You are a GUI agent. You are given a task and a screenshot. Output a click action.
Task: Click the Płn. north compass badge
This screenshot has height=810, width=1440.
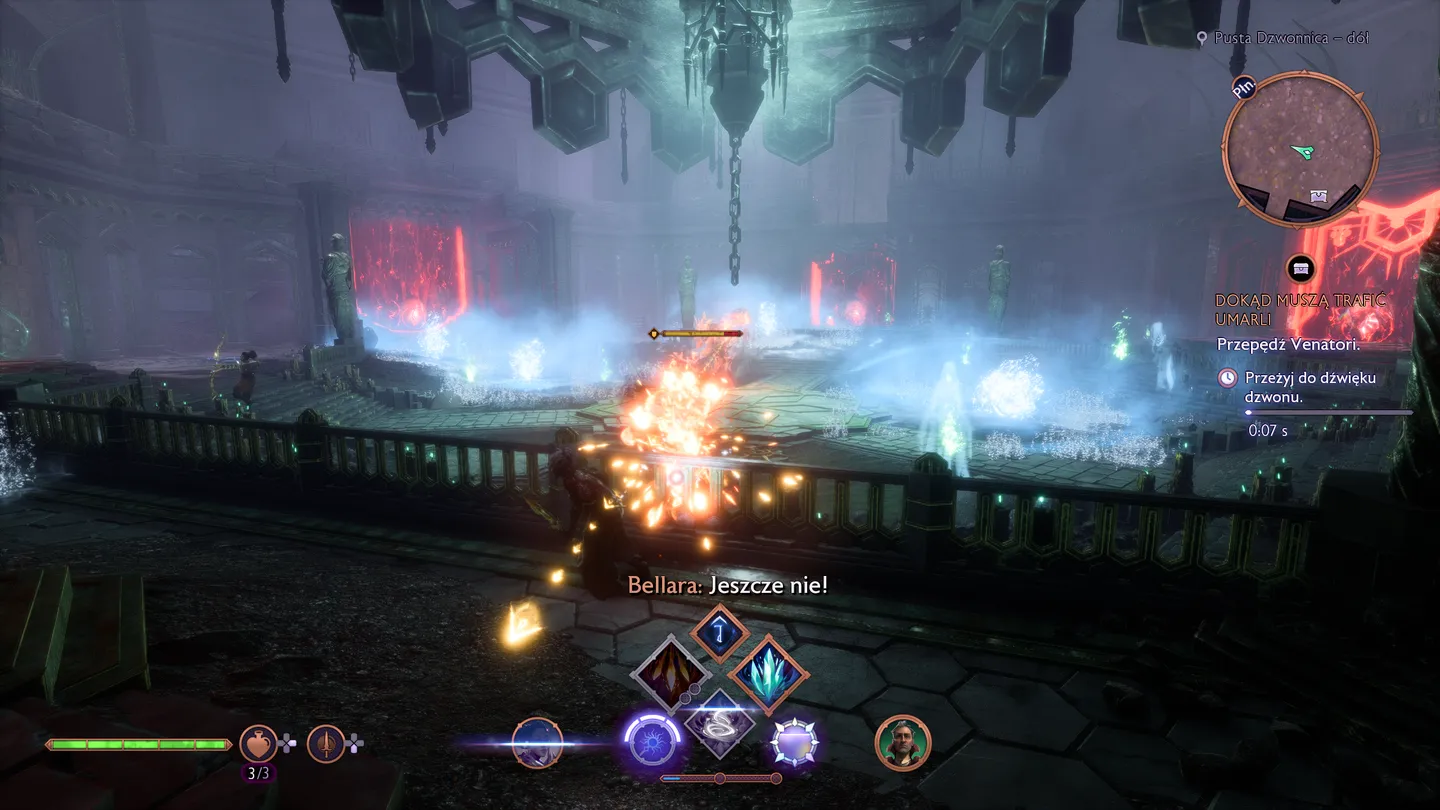coord(1244,88)
